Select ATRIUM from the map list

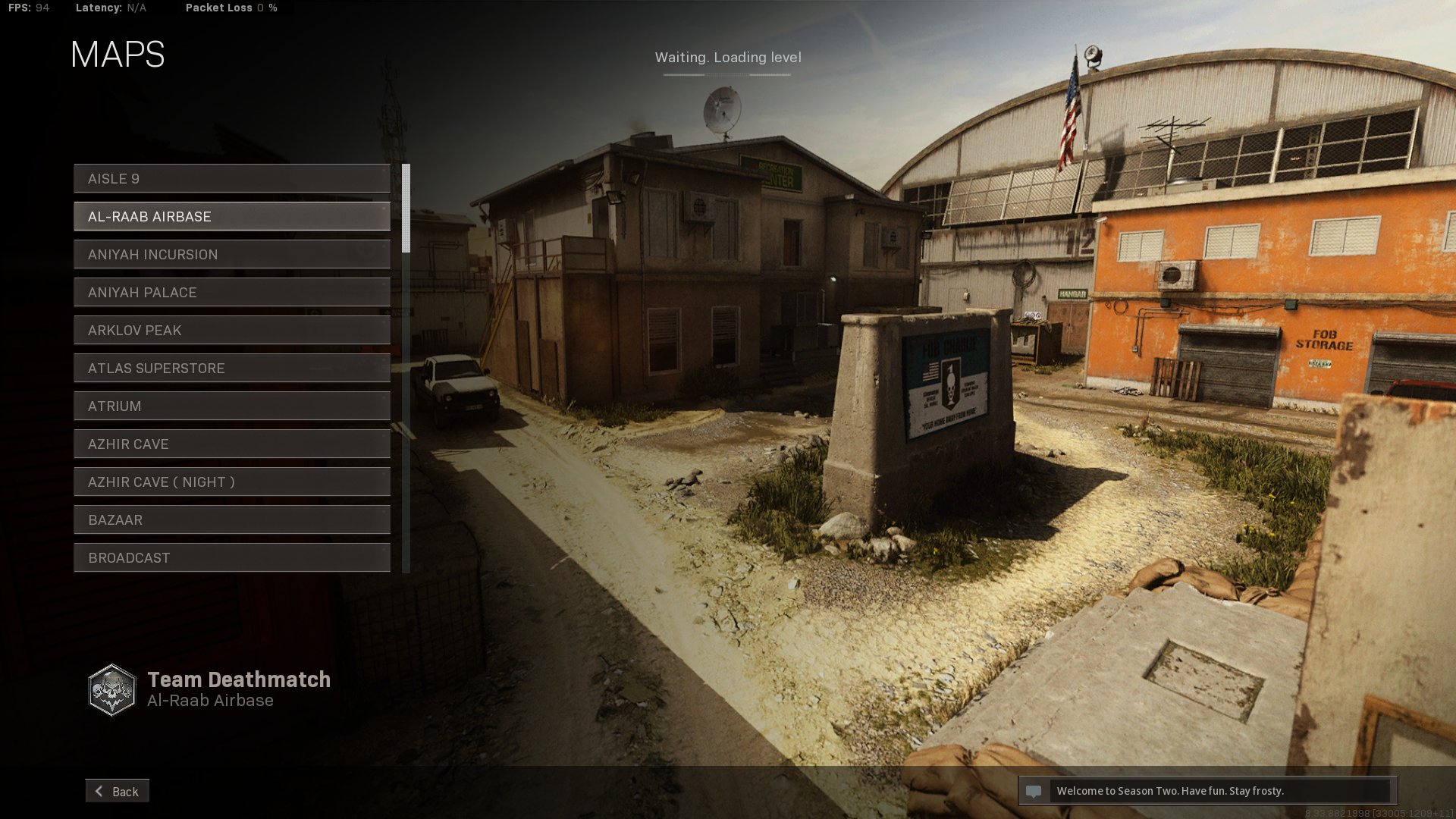231,406
